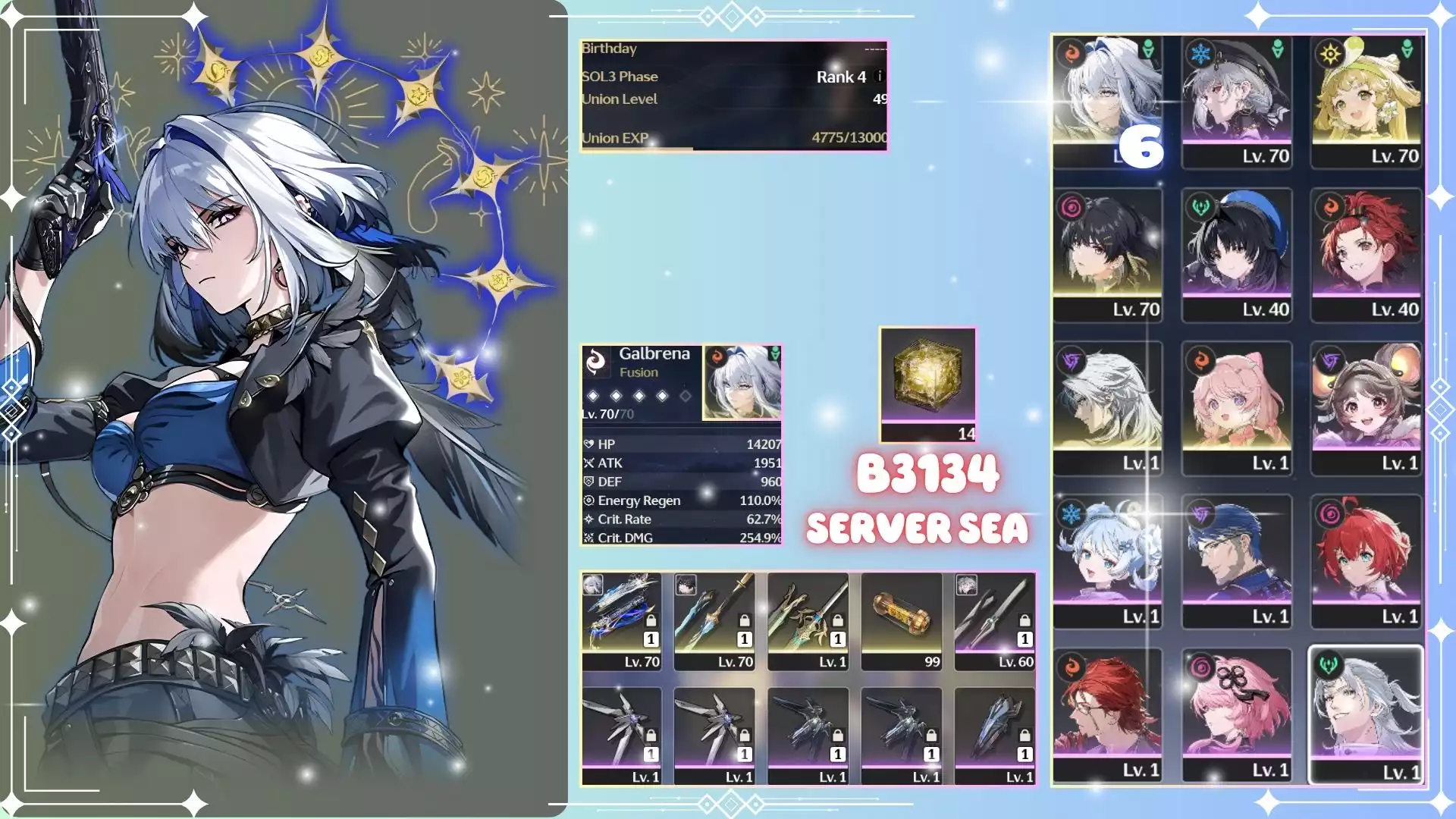Select the red-haired Fusion man with glasses

pyautogui.click(x=1107, y=713)
